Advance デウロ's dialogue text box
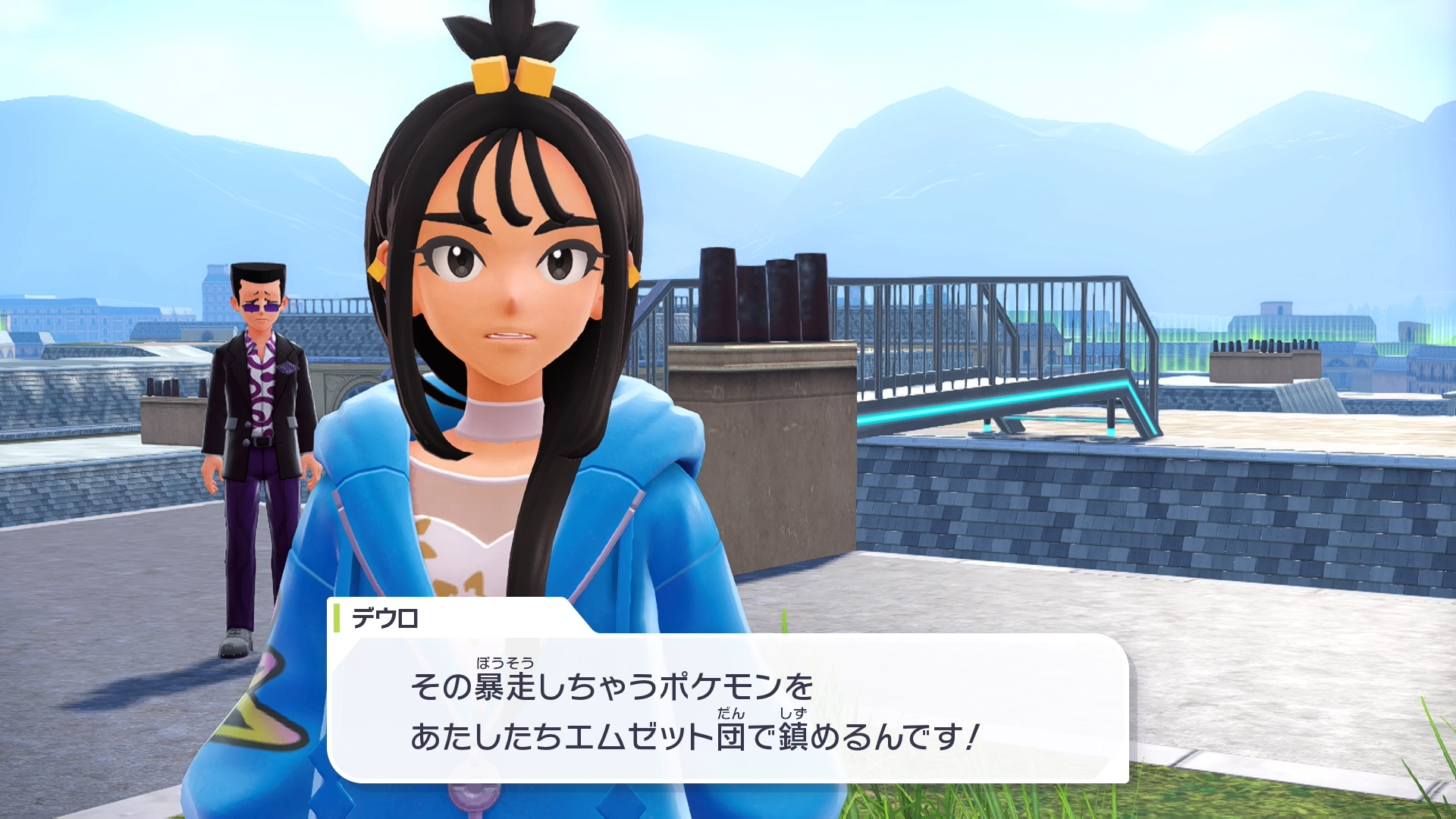Viewport: 1456px width, 819px height. pyautogui.click(x=726, y=709)
